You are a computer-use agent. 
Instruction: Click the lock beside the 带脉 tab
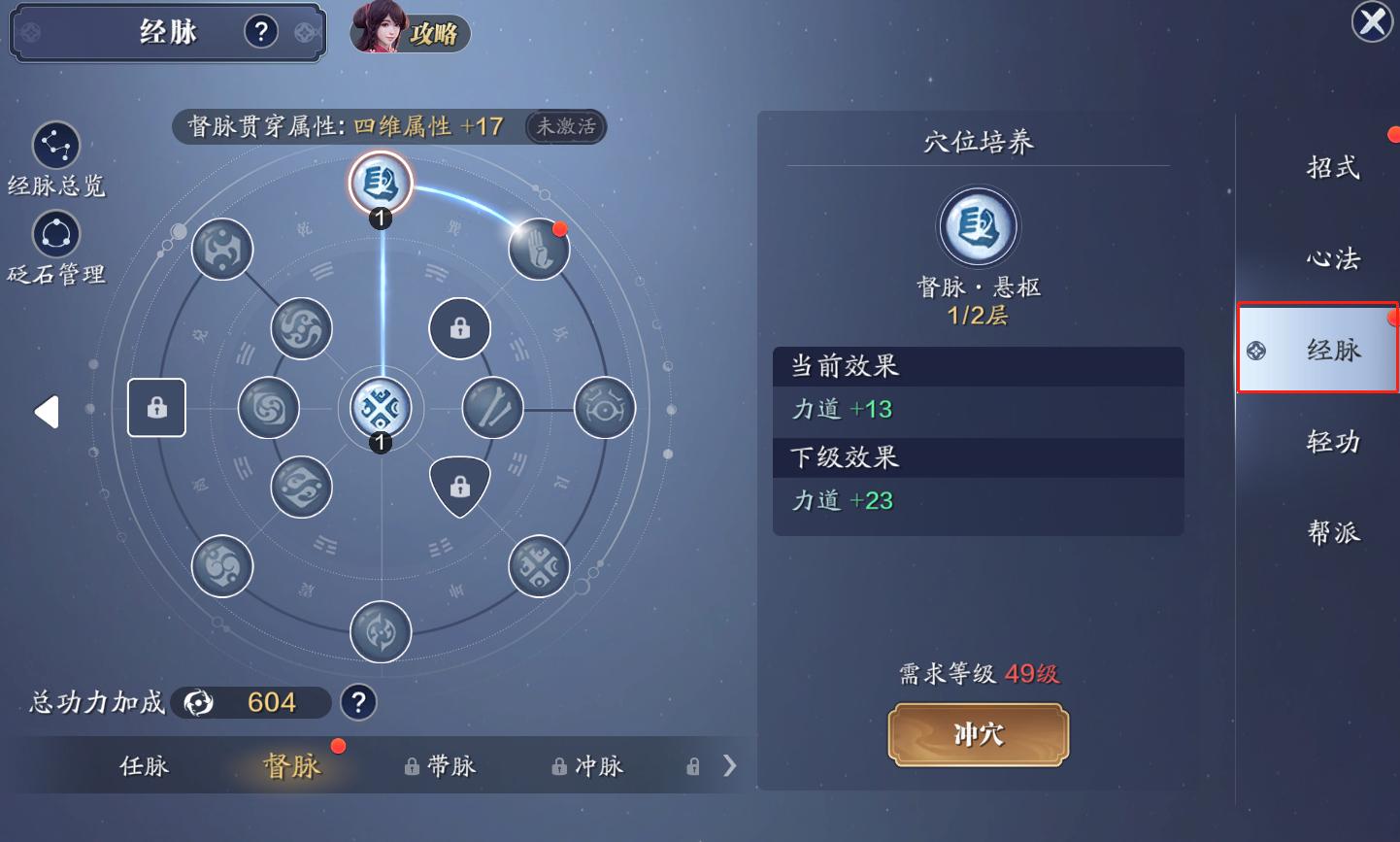point(410,766)
